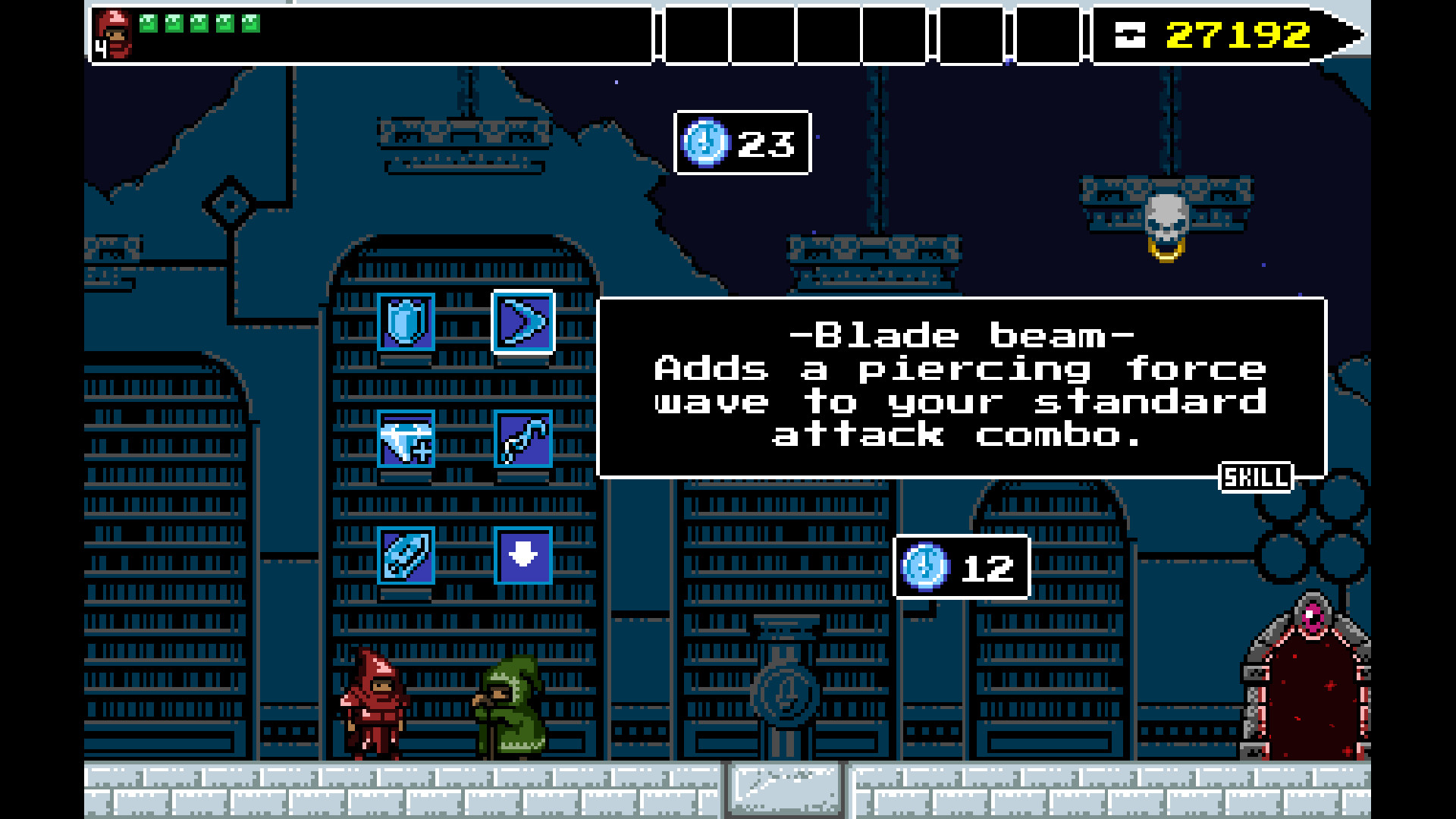Screen dimensions: 1456x819
Task: Click the first green health gem
Action: 149,23
